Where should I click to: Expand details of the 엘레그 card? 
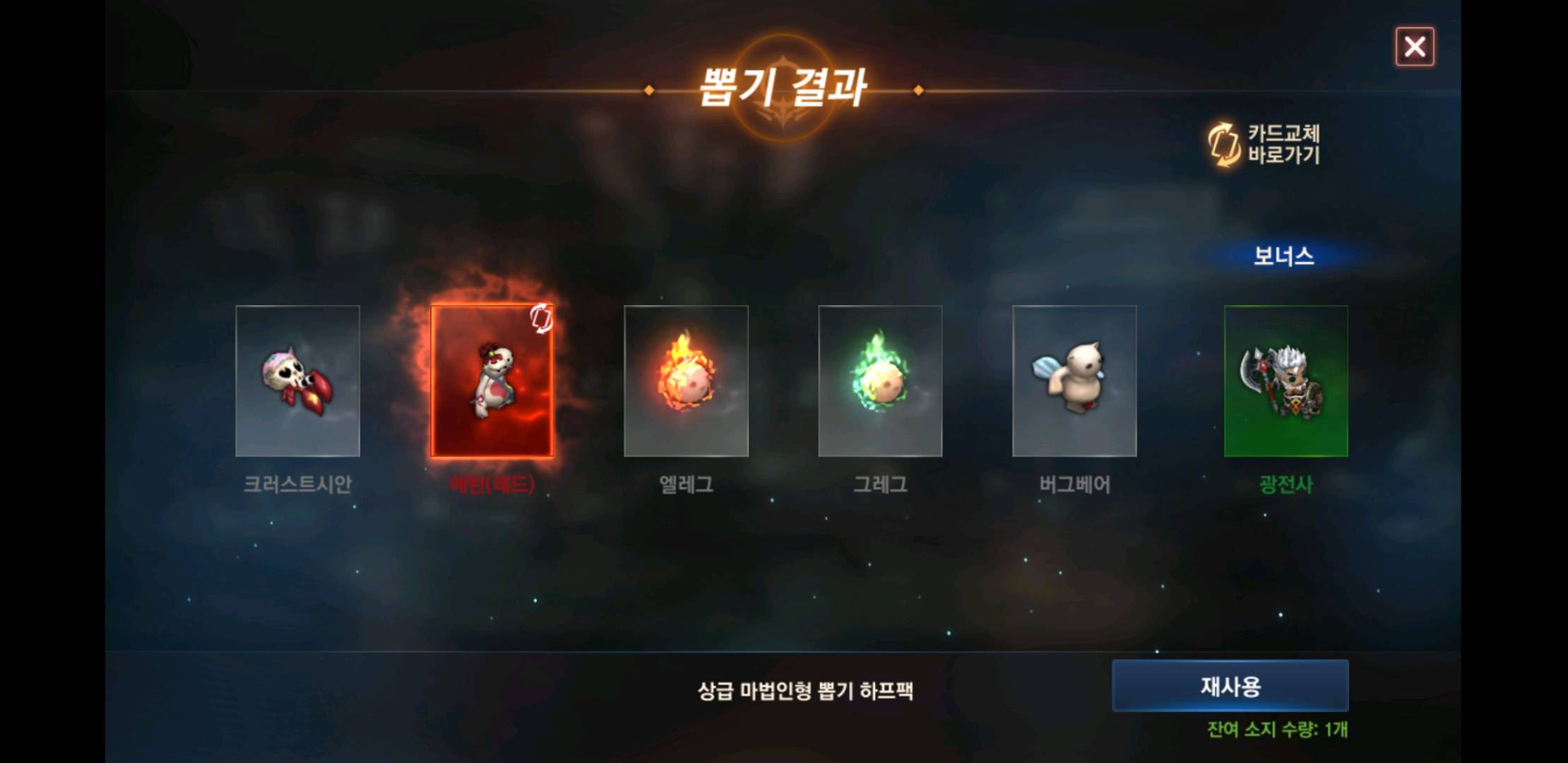[x=686, y=381]
